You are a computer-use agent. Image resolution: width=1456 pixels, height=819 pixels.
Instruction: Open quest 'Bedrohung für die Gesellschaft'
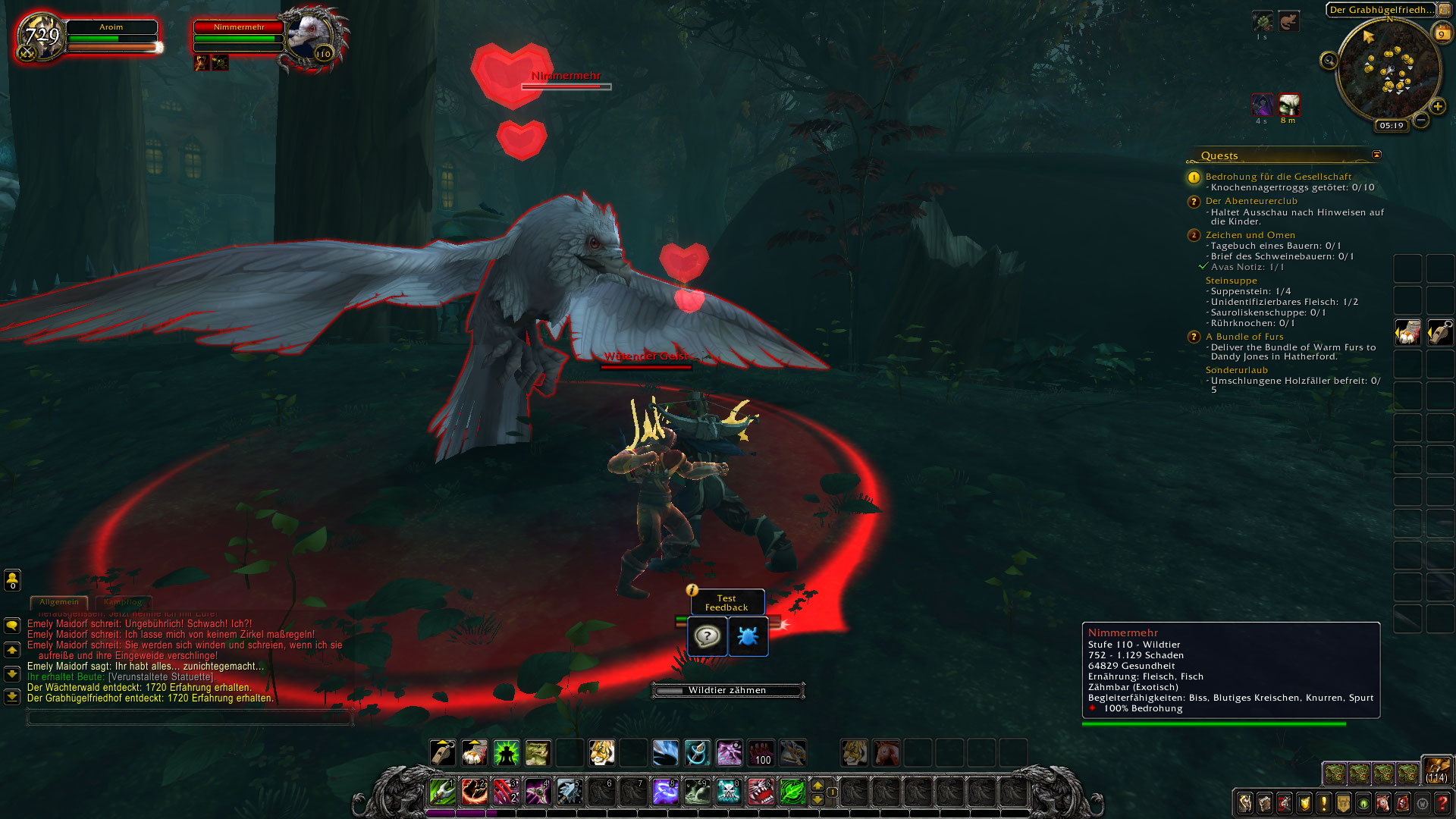1278,177
